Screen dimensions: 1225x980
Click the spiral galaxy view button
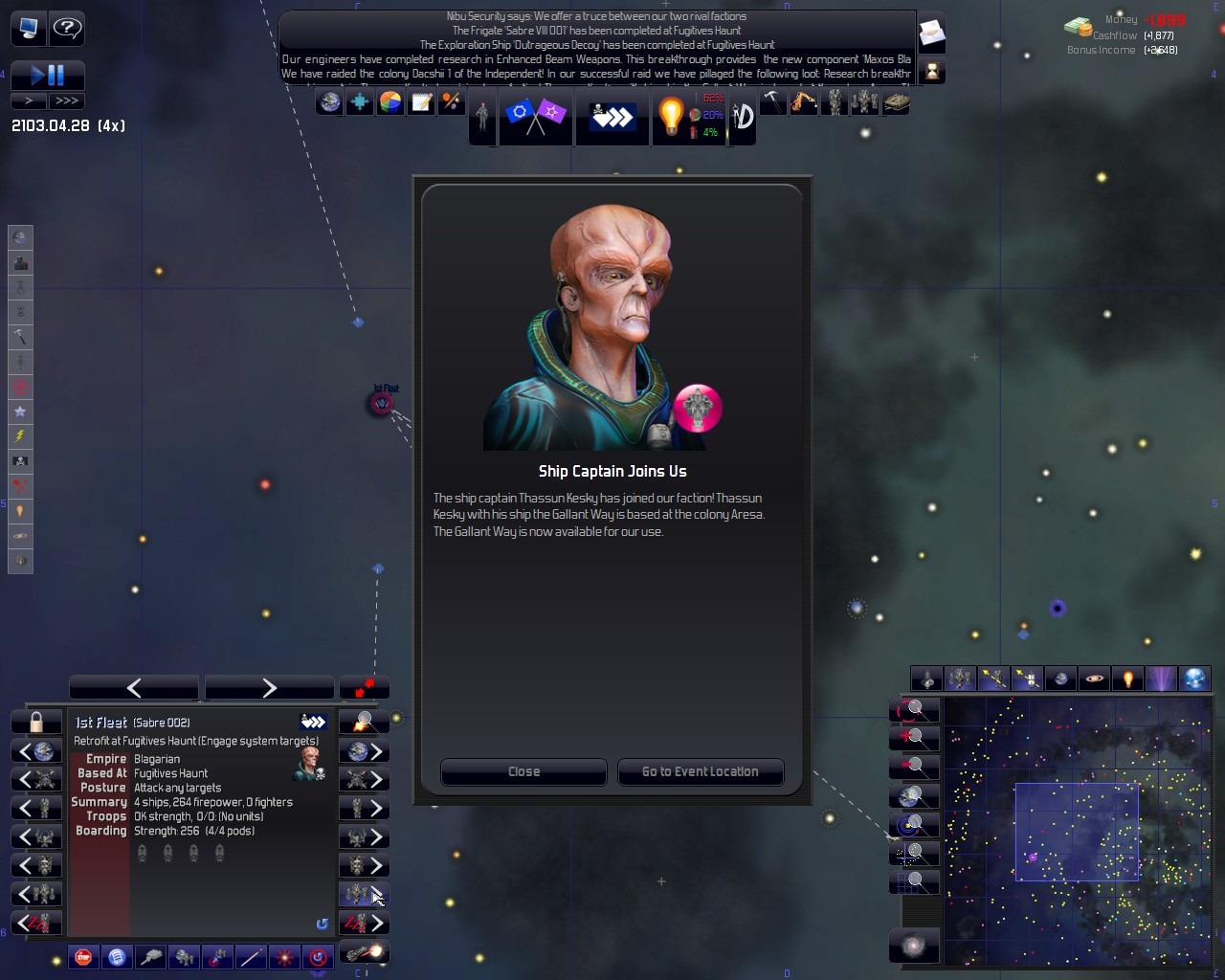coord(914,946)
